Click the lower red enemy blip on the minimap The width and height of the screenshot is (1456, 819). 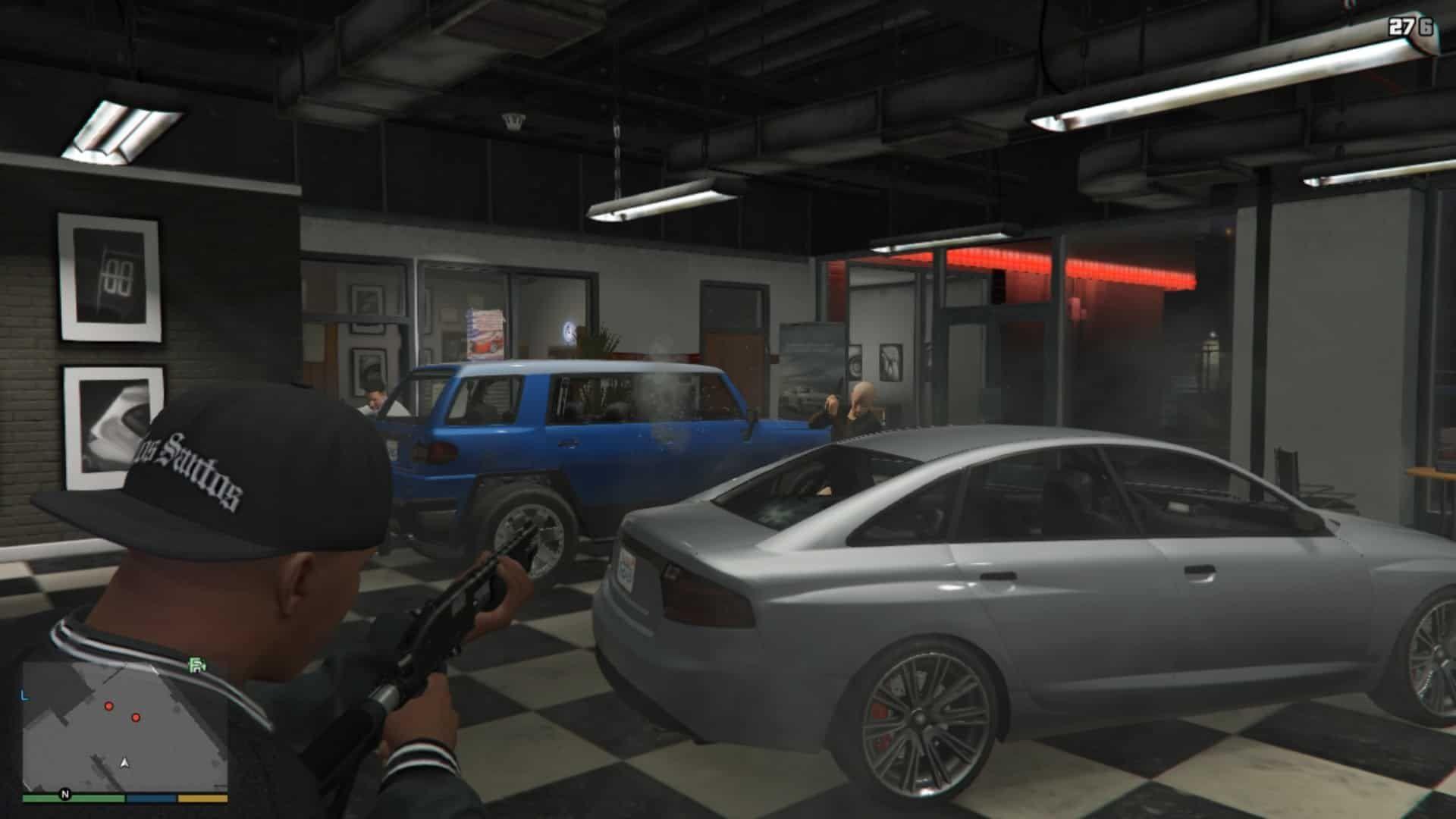136,718
